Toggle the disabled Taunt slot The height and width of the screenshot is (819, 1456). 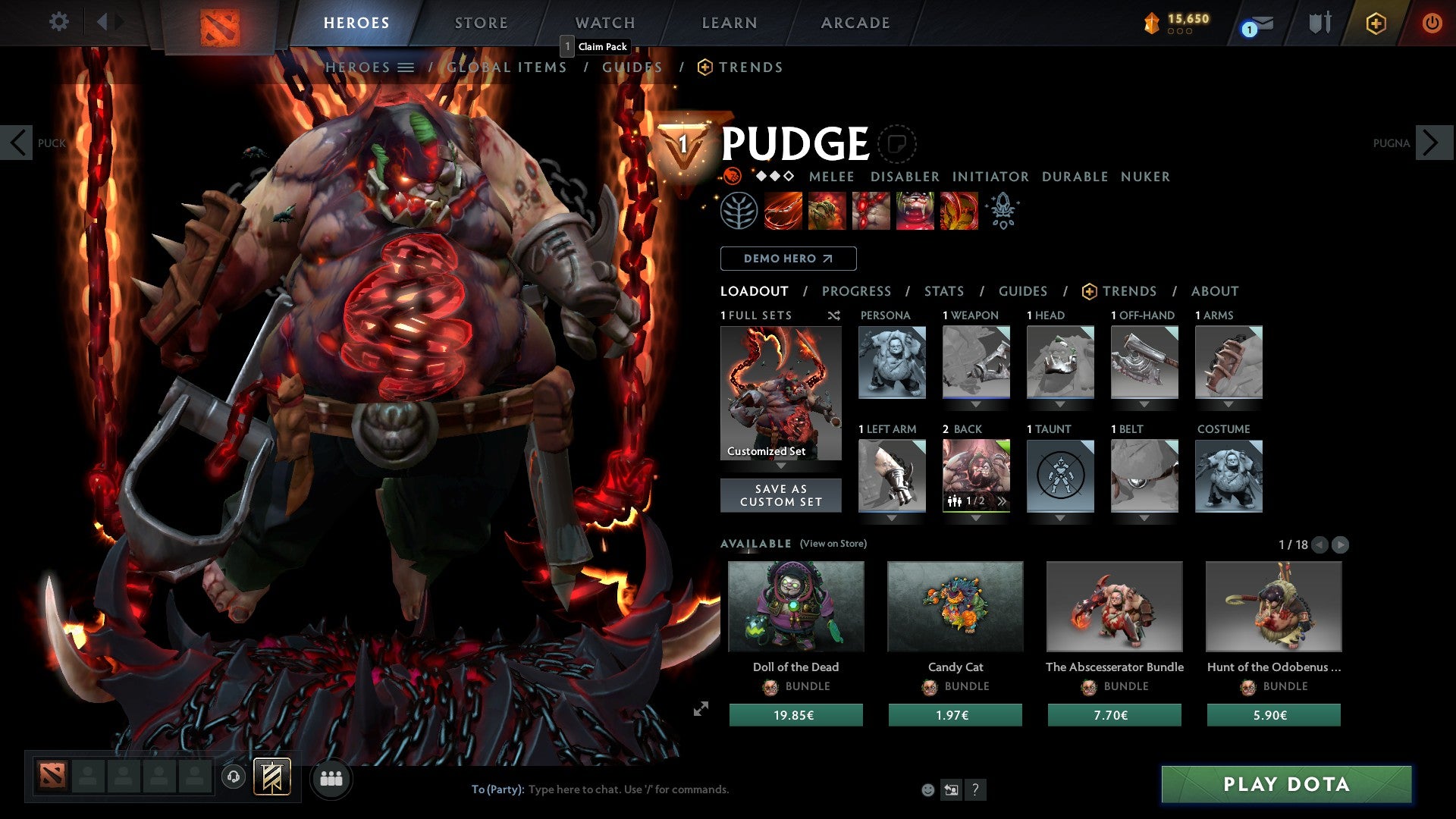point(1059,475)
